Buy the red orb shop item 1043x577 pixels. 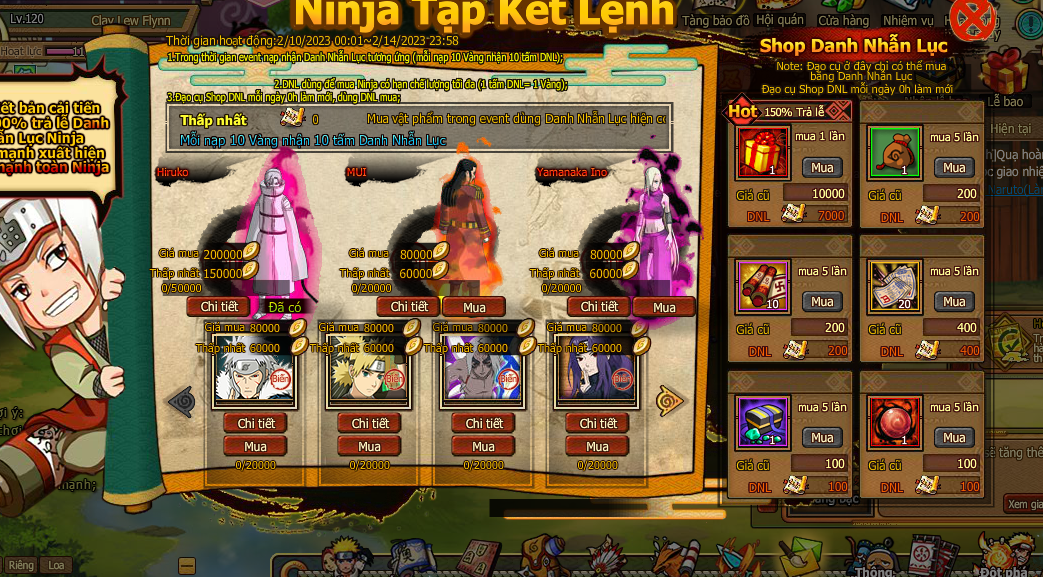coord(954,437)
